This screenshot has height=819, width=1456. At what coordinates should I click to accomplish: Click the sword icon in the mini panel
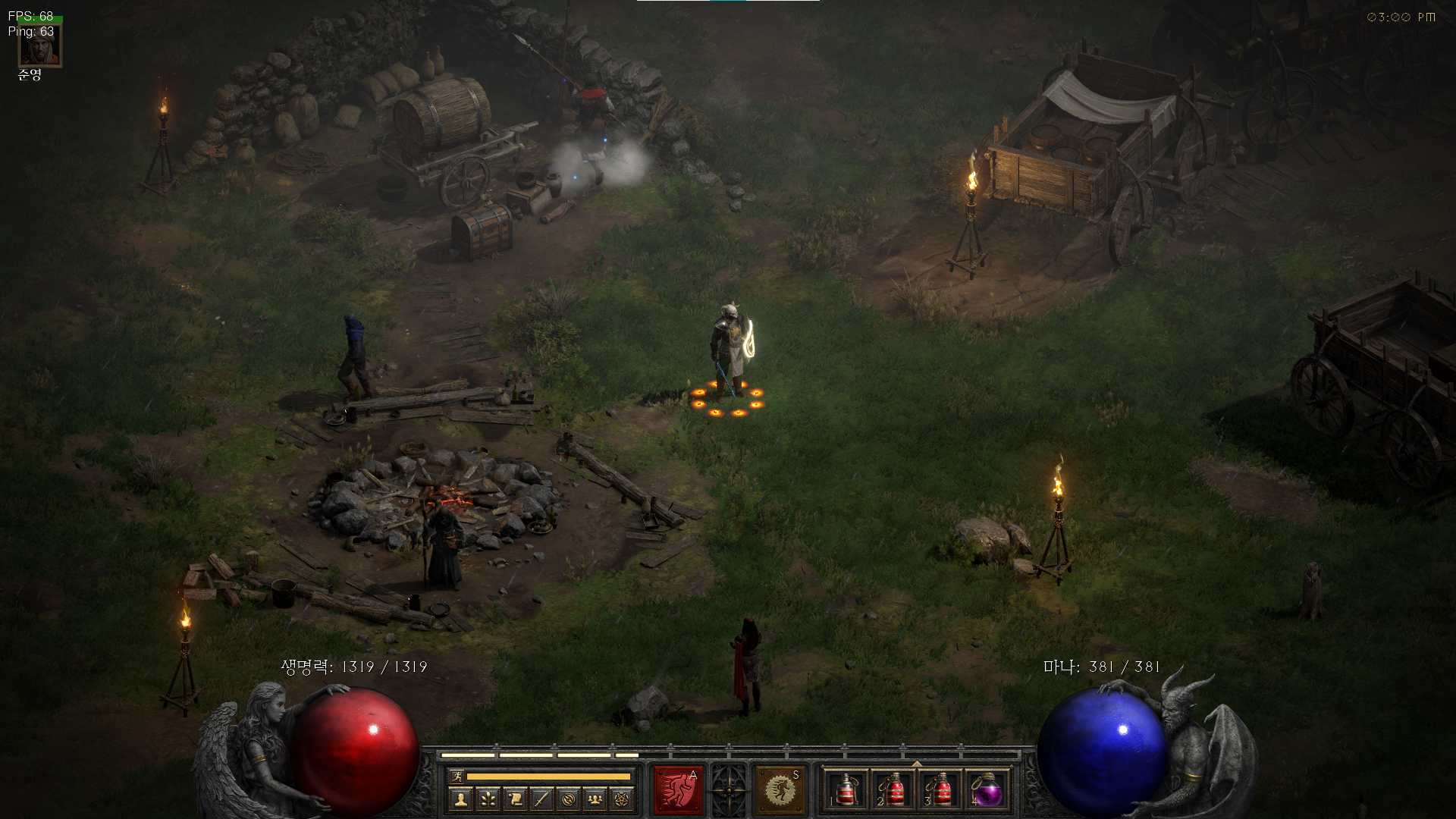click(541, 799)
